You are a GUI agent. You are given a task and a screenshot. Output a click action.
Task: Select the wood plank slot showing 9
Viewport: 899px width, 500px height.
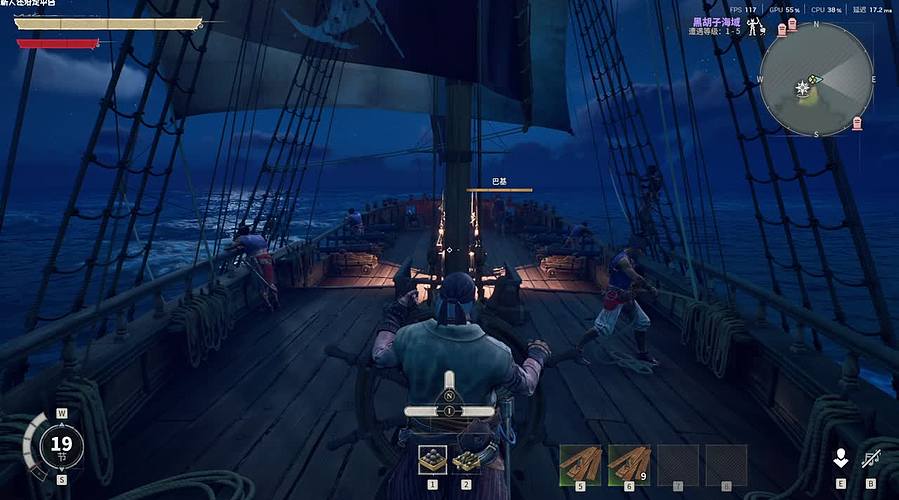629,463
